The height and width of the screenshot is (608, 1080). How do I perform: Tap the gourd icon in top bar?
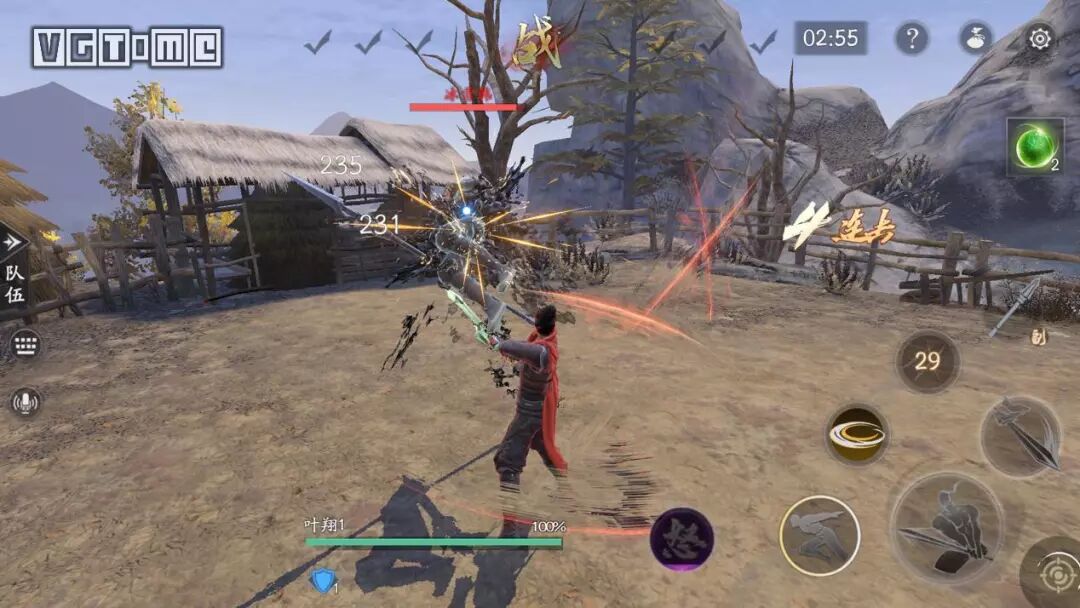click(x=976, y=39)
